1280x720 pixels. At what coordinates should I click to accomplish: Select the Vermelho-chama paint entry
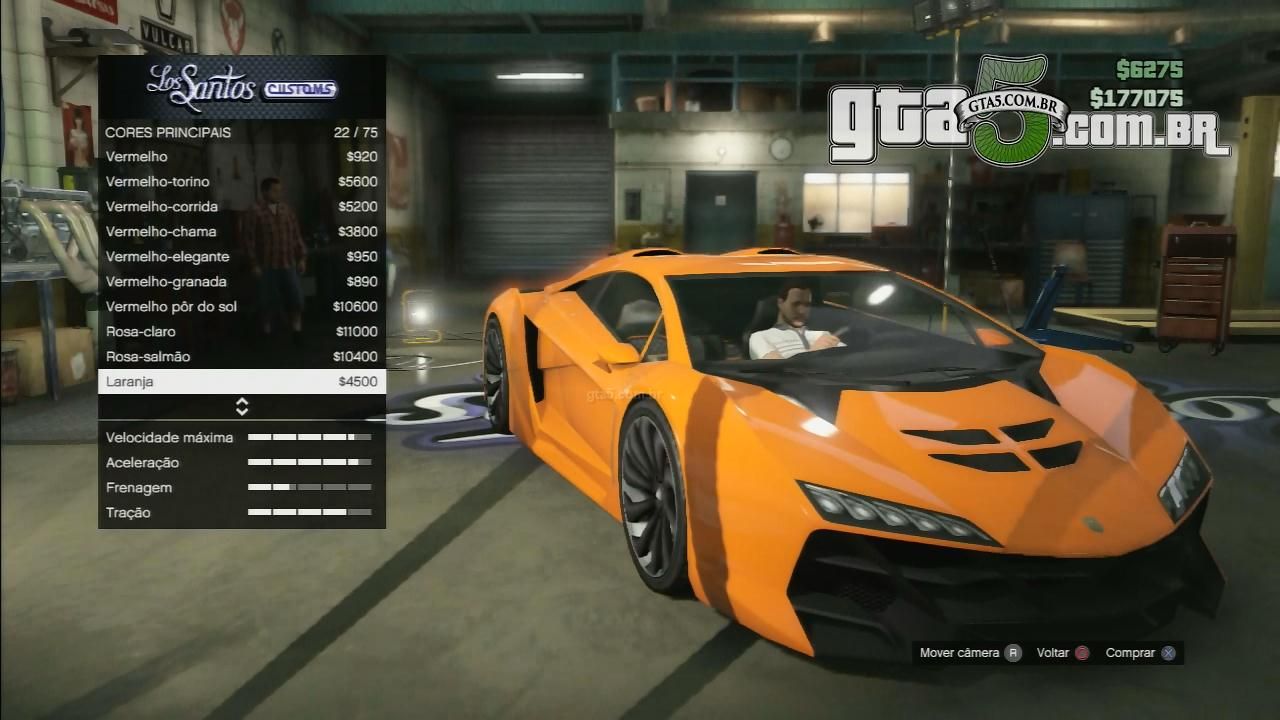click(x=241, y=232)
